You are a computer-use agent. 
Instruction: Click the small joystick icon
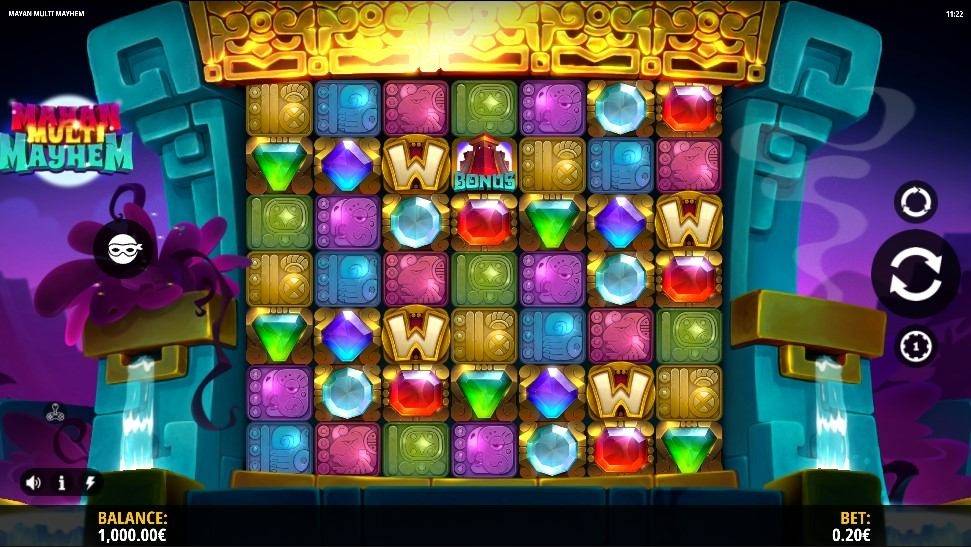(56, 411)
